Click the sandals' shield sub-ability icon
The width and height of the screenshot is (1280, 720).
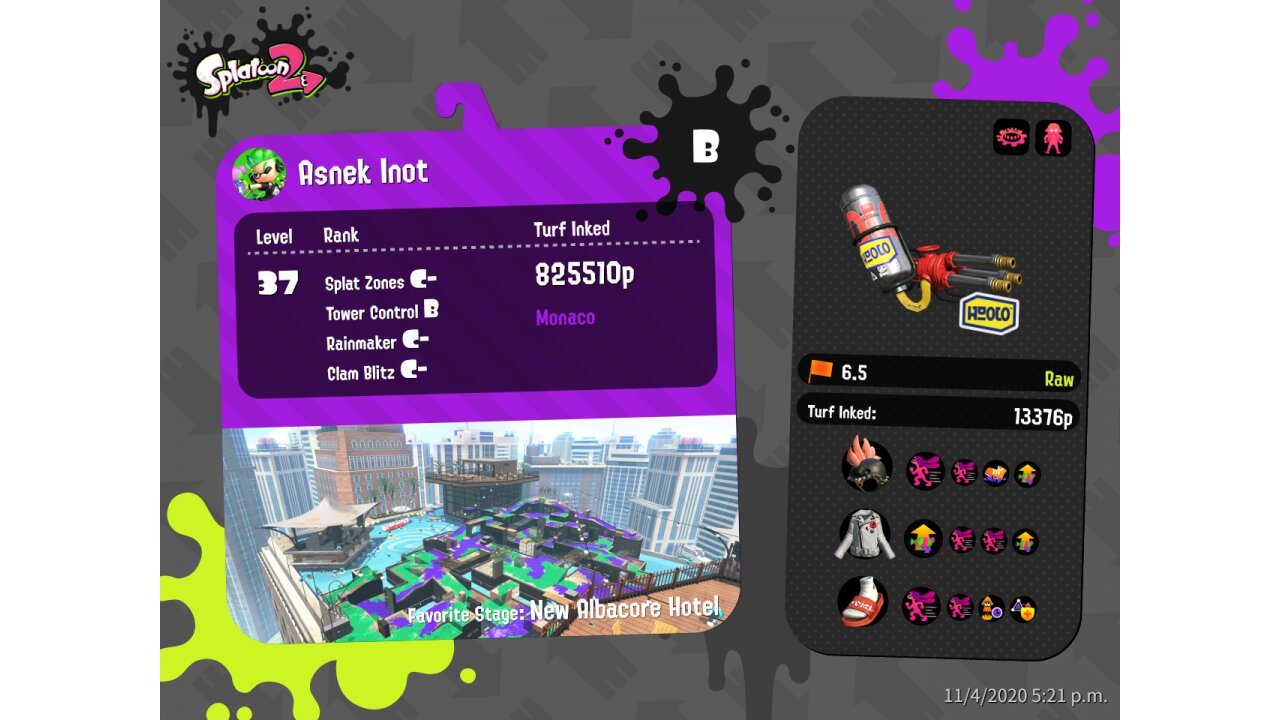tap(1022, 609)
